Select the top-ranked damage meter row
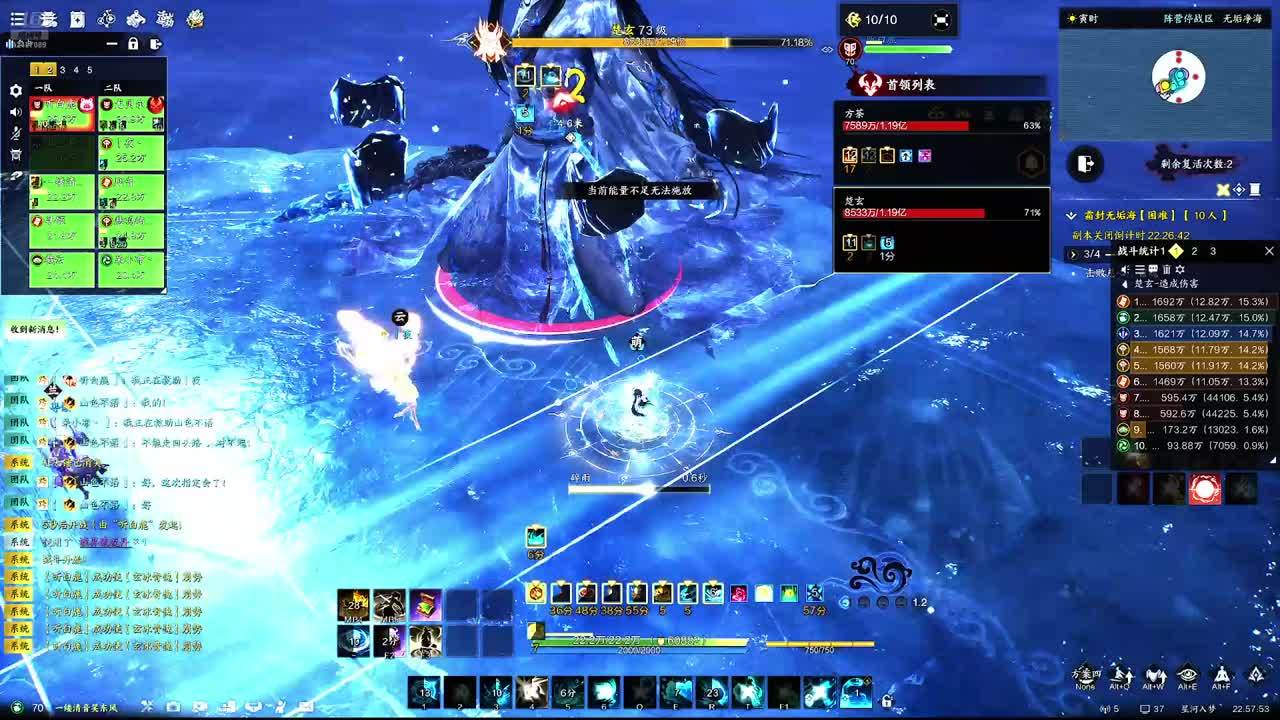Viewport: 1280px width, 720px height. pyautogui.click(x=1196, y=301)
